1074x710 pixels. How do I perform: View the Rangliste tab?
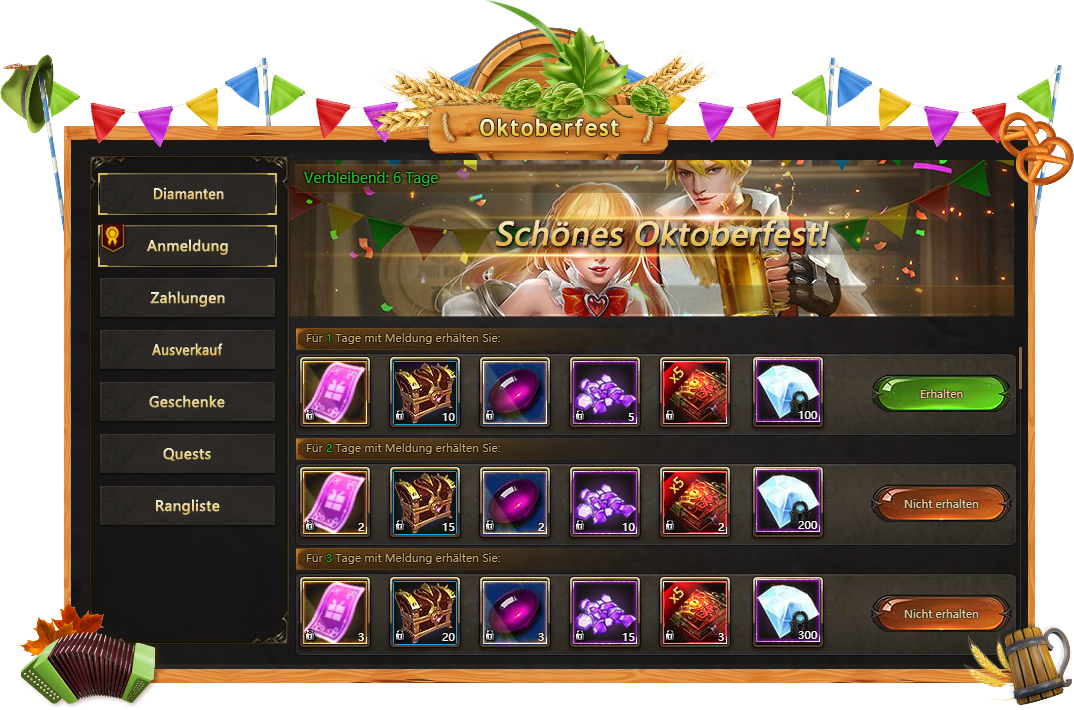click(187, 506)
